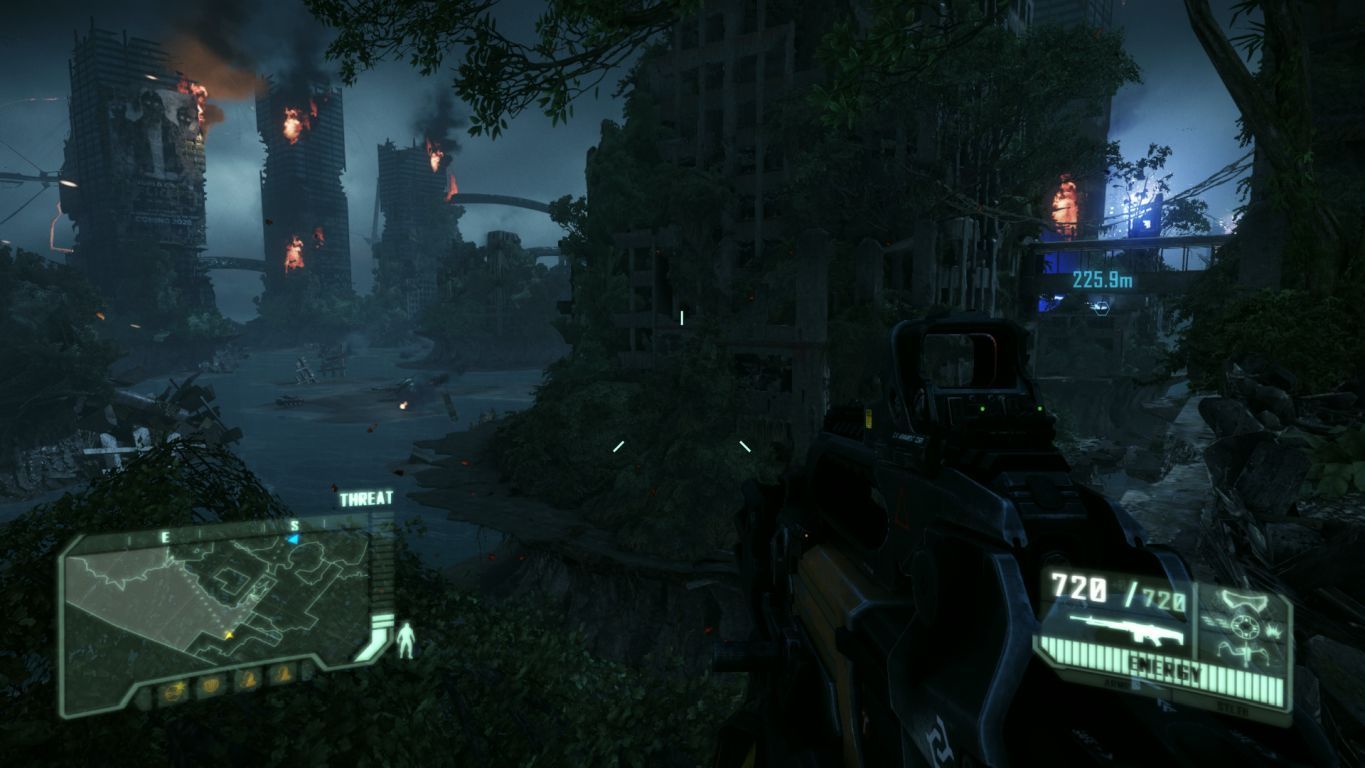Click the suit module circuitry diagram near STEALTH

(x=1246, y=653)
